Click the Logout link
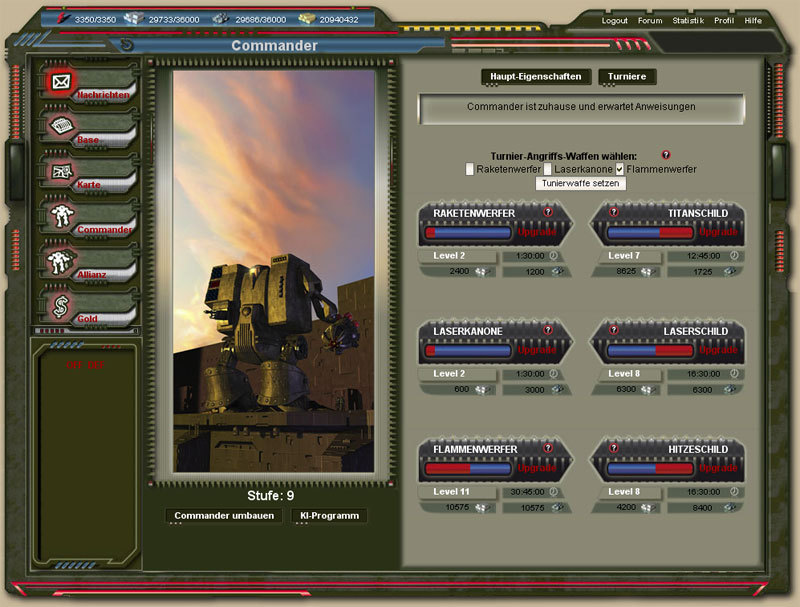 [x=615, y=21]
